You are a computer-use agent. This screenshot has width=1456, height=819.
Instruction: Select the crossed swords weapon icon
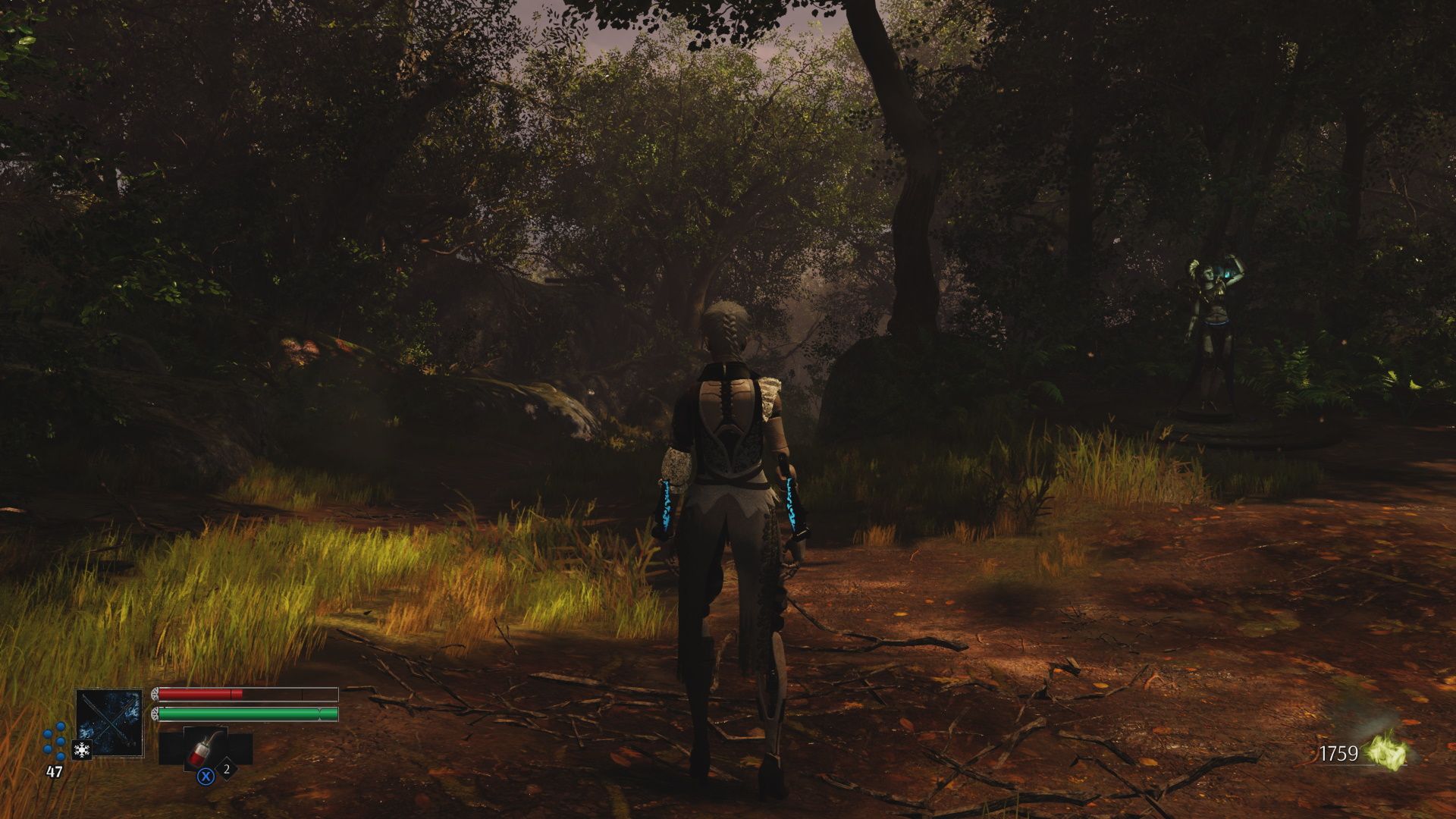(x=109, y=723)
